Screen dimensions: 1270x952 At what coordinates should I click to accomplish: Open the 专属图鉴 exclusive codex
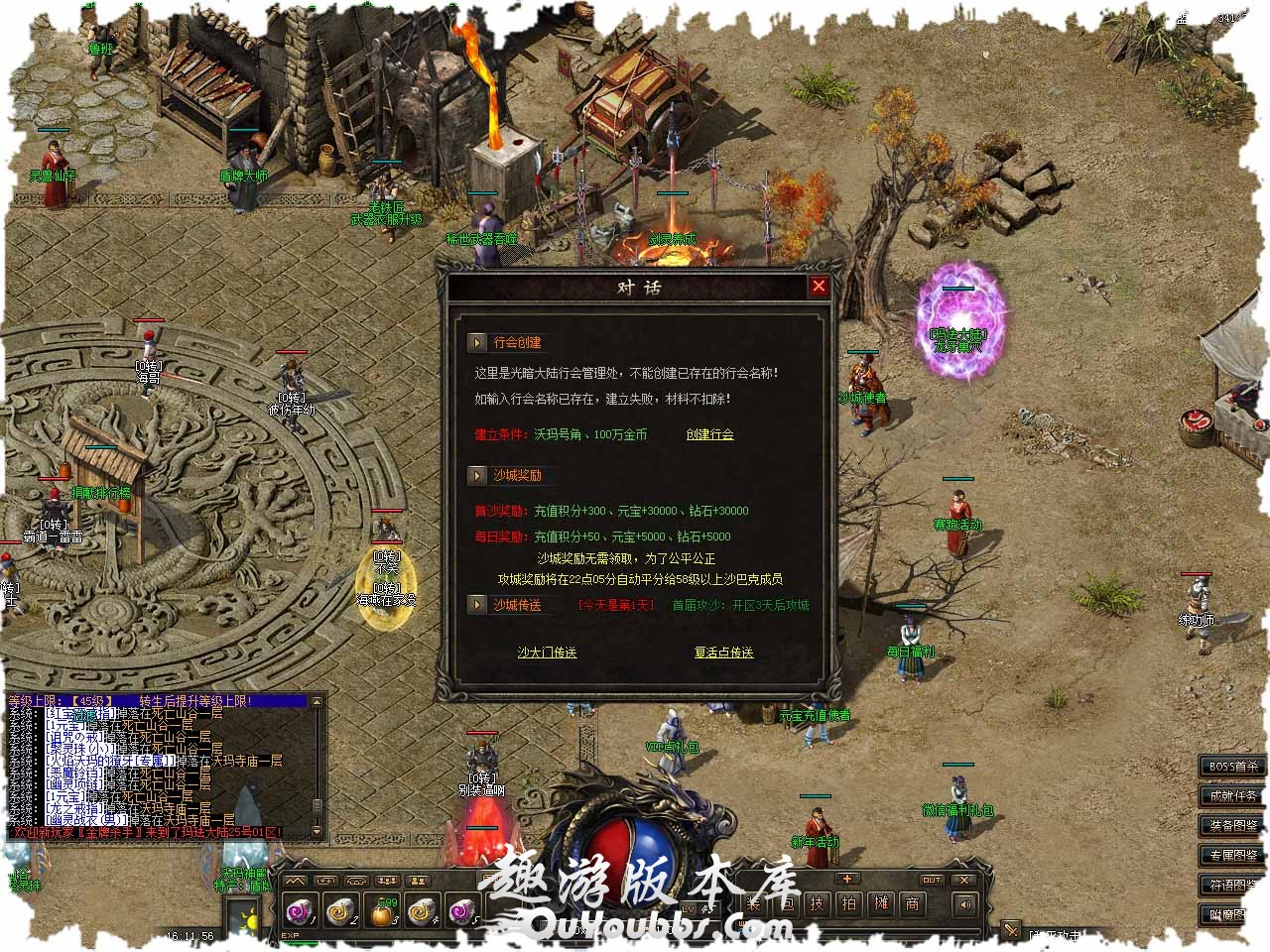tap(1233, 856)
